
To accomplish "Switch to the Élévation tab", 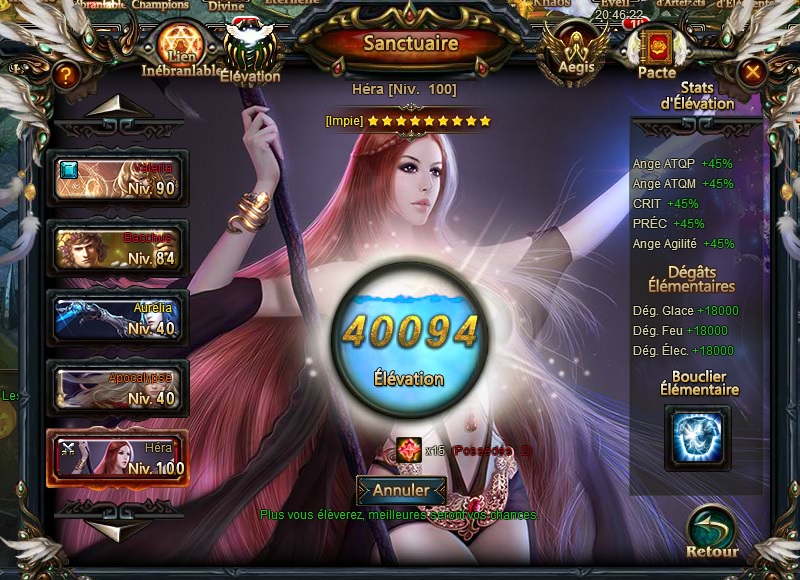I will click(249, 54).
